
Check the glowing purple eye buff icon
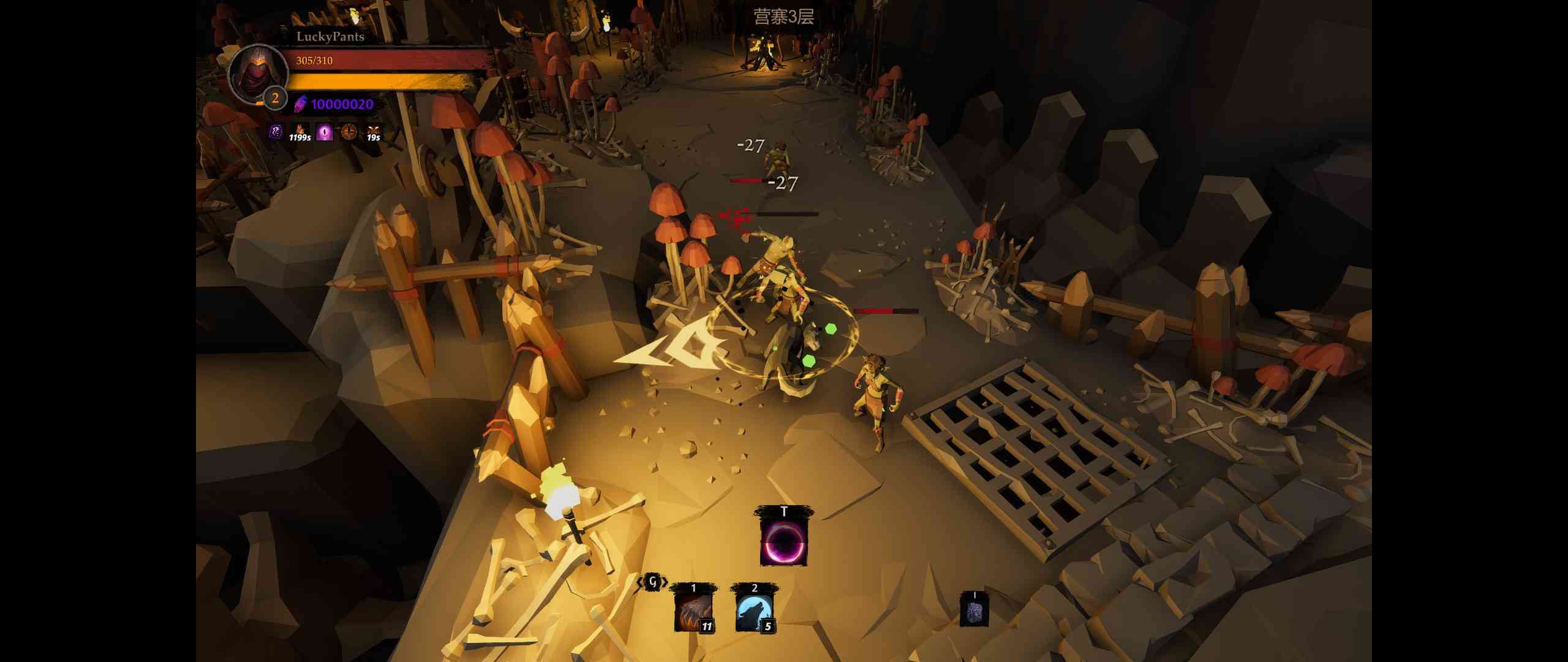pyautogui.click(x=325, y=132)
